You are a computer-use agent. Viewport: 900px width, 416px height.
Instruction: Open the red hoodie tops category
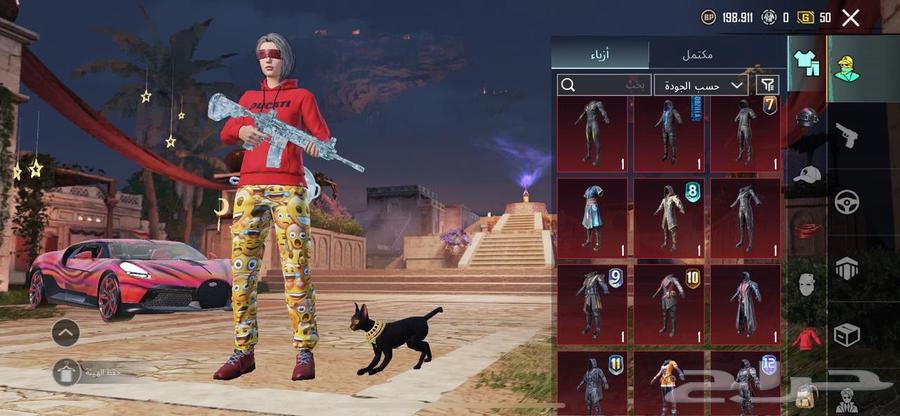click(807, 338)
